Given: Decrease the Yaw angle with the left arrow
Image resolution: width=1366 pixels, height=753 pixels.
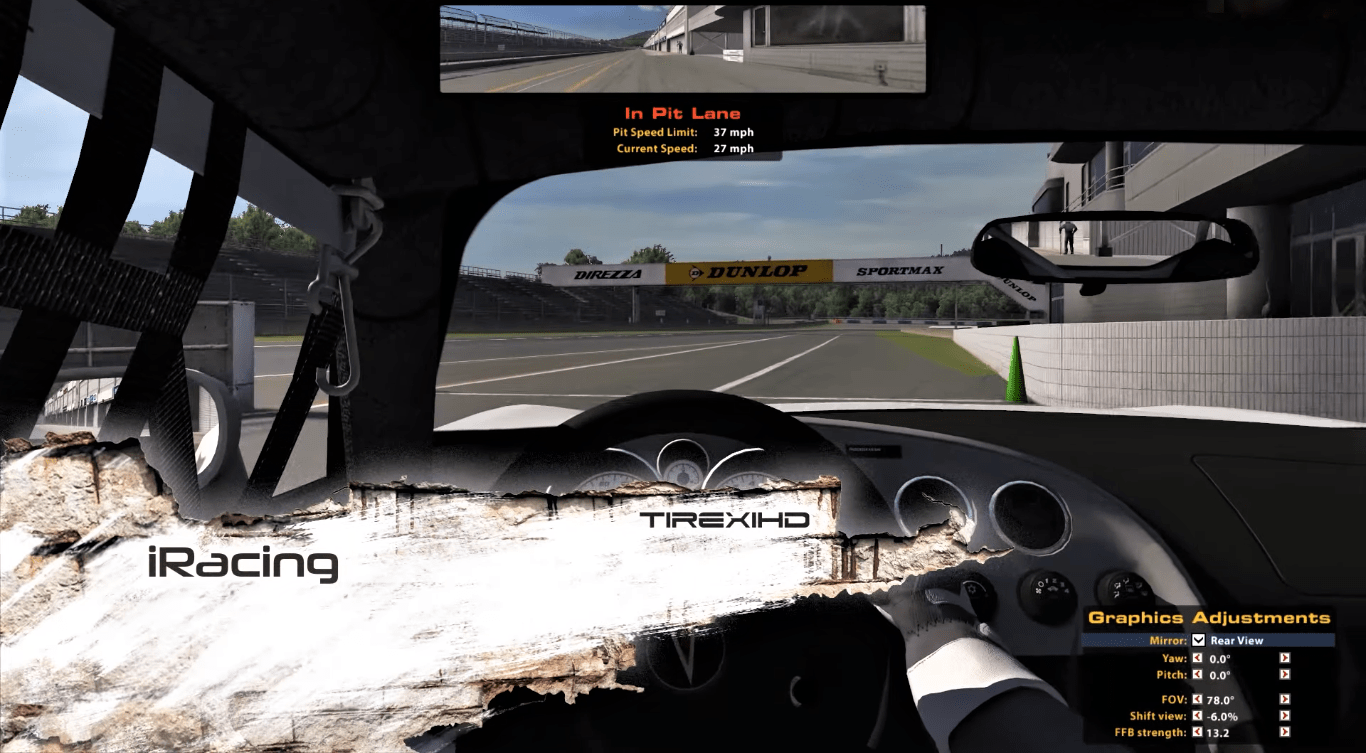Looking at the screenshot, I should click(x=1197, y=658).
